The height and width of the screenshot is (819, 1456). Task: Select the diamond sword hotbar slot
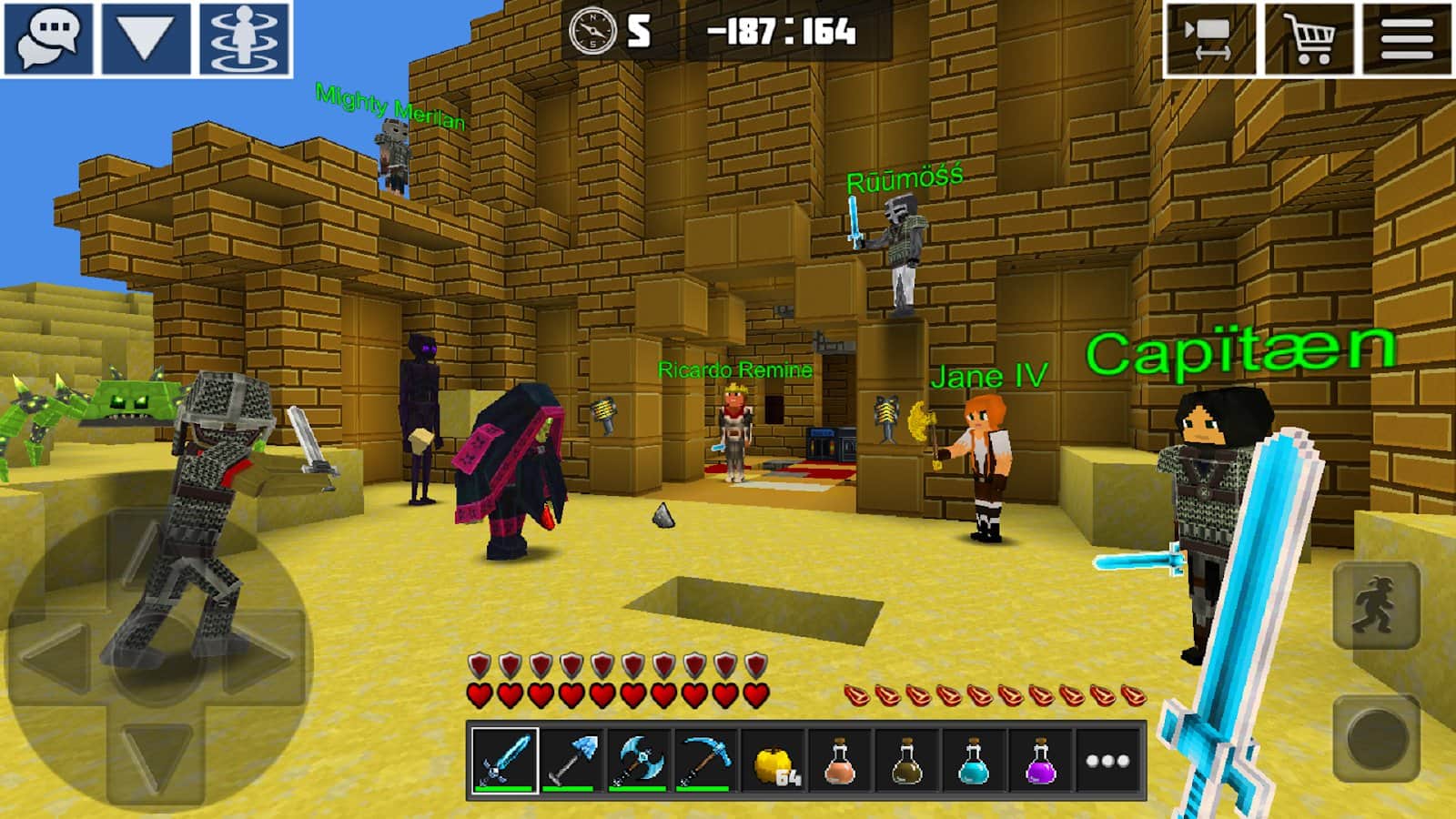coord(504,760)
